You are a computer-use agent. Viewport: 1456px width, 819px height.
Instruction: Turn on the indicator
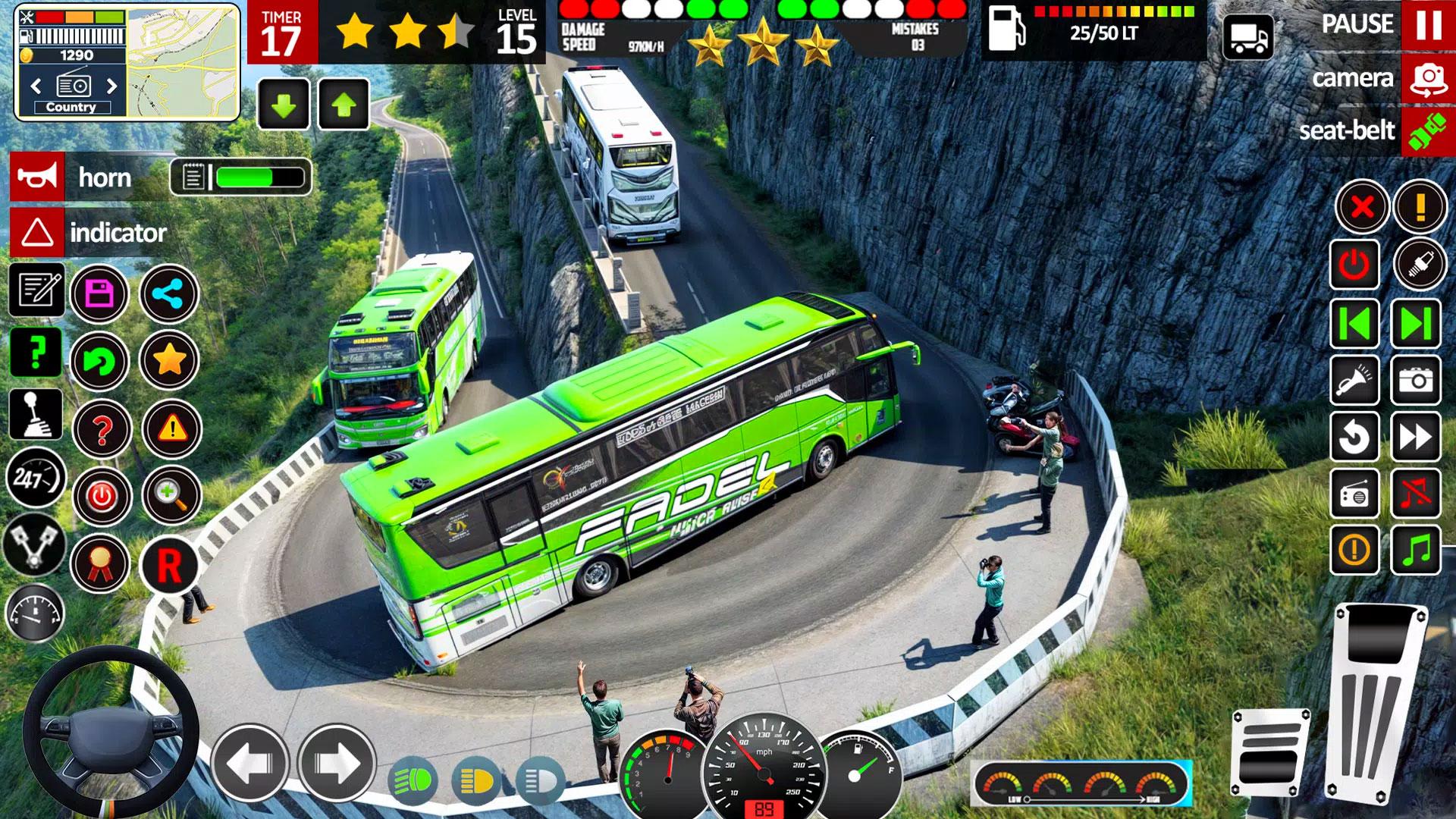37,233
